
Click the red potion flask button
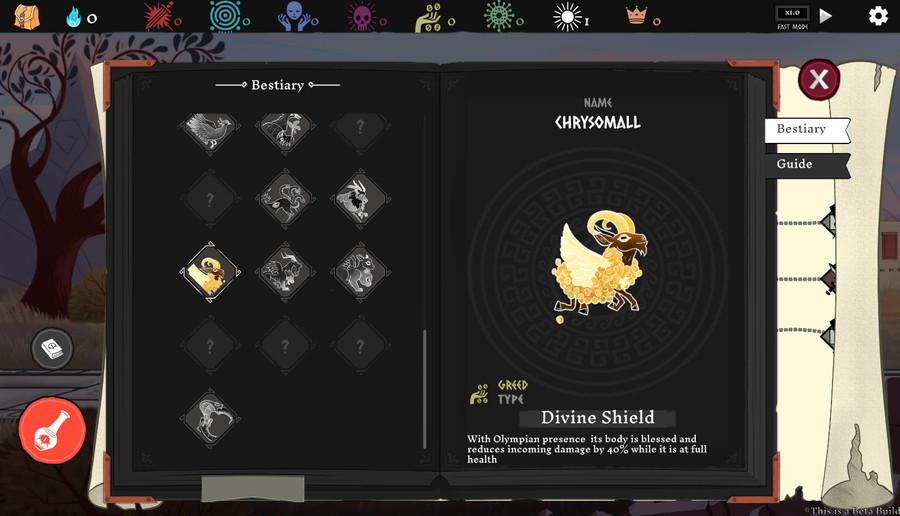point(52,430)
